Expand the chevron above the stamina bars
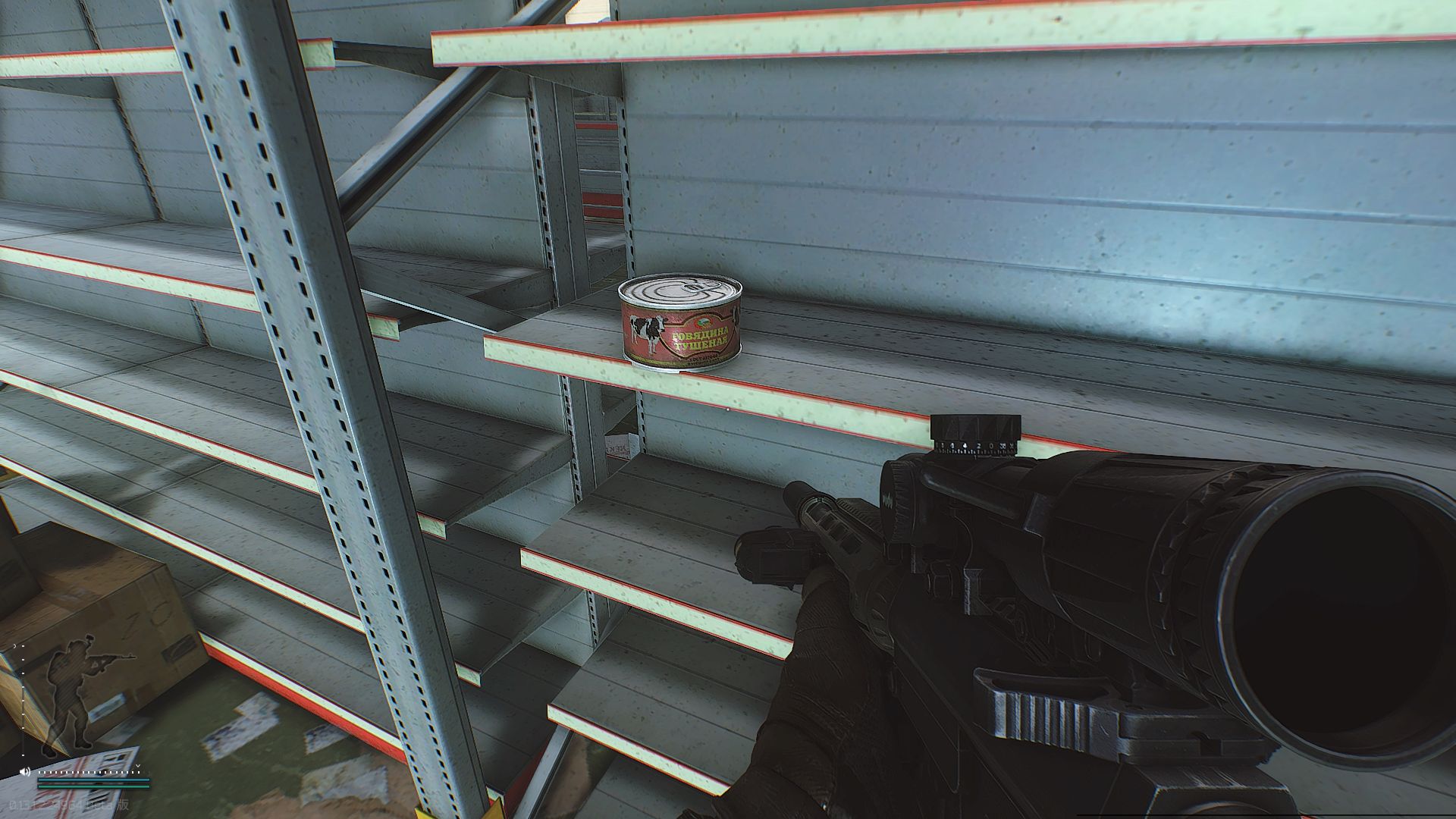Screen dimensions: 1456x819 (x=137, y=765)
